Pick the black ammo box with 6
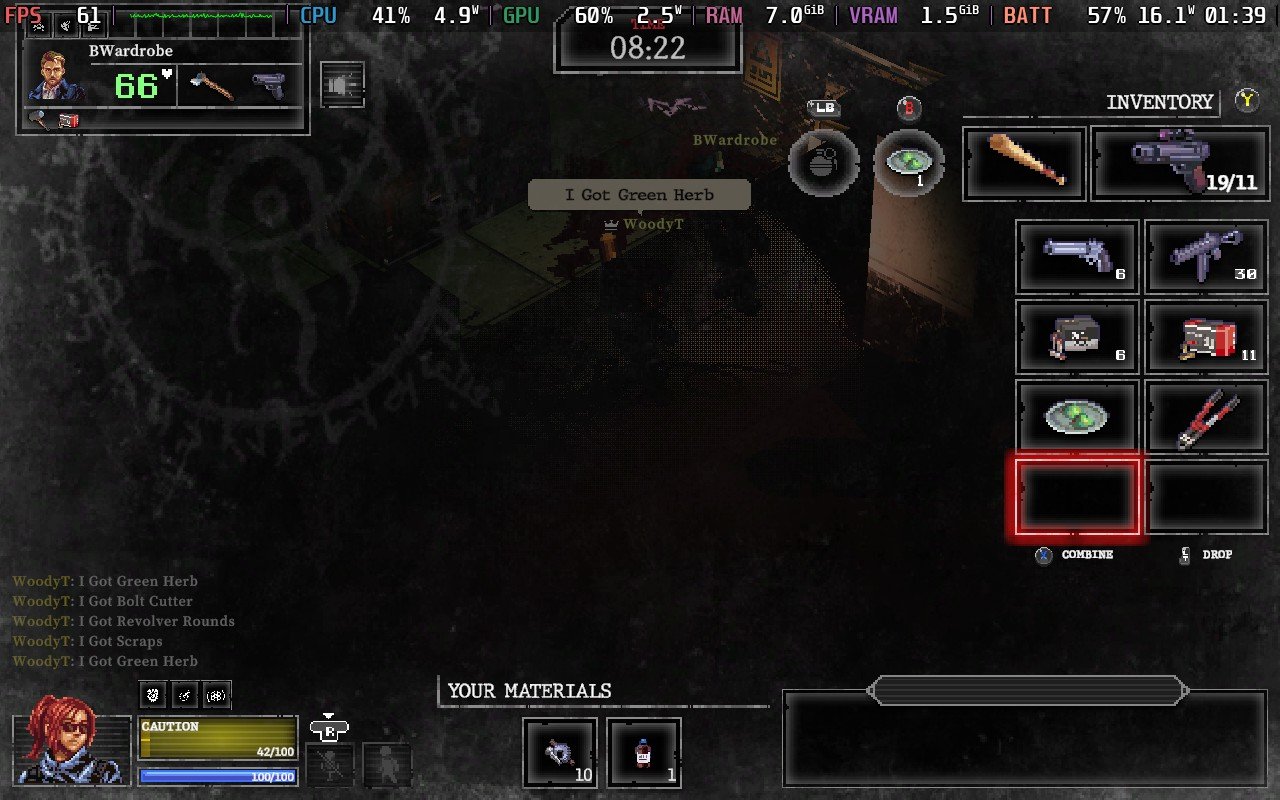 click(x=1077, y=337)
